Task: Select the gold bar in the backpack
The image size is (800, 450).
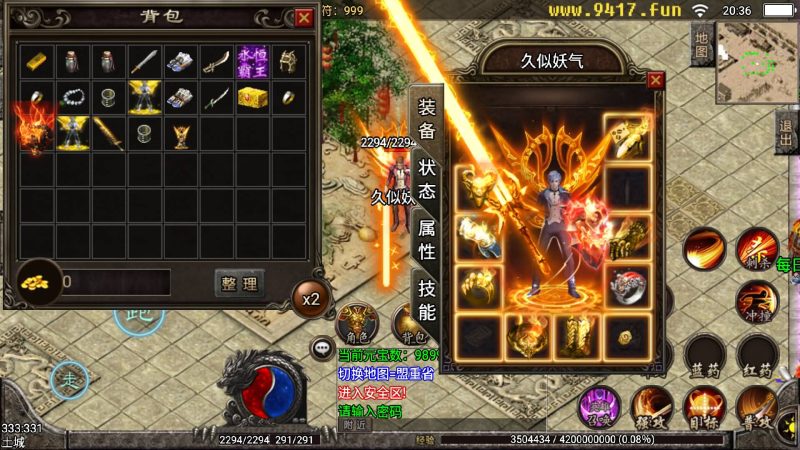Action: 37,62
